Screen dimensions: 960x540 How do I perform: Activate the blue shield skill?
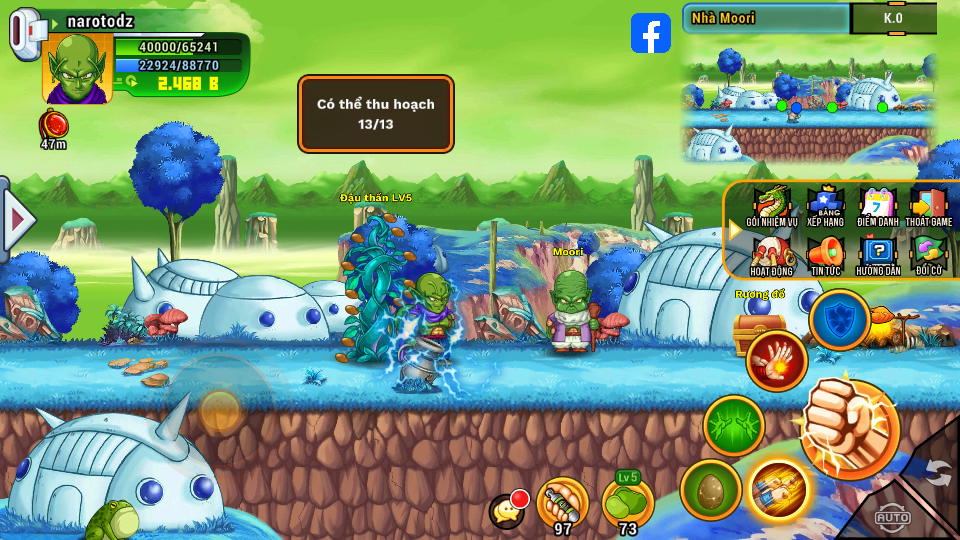[x=838, y=320]
